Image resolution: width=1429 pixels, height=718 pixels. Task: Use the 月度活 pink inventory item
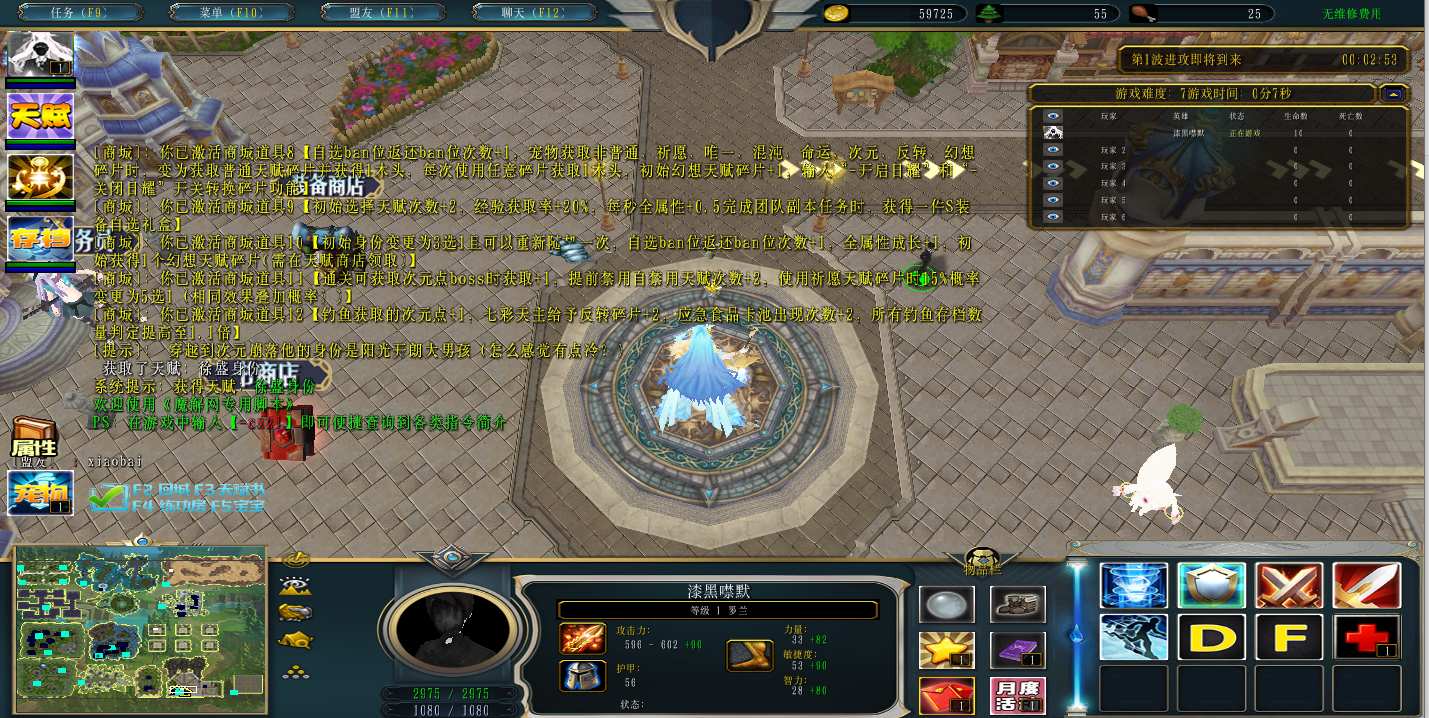pyautogui.click(x=1017, y=695)
